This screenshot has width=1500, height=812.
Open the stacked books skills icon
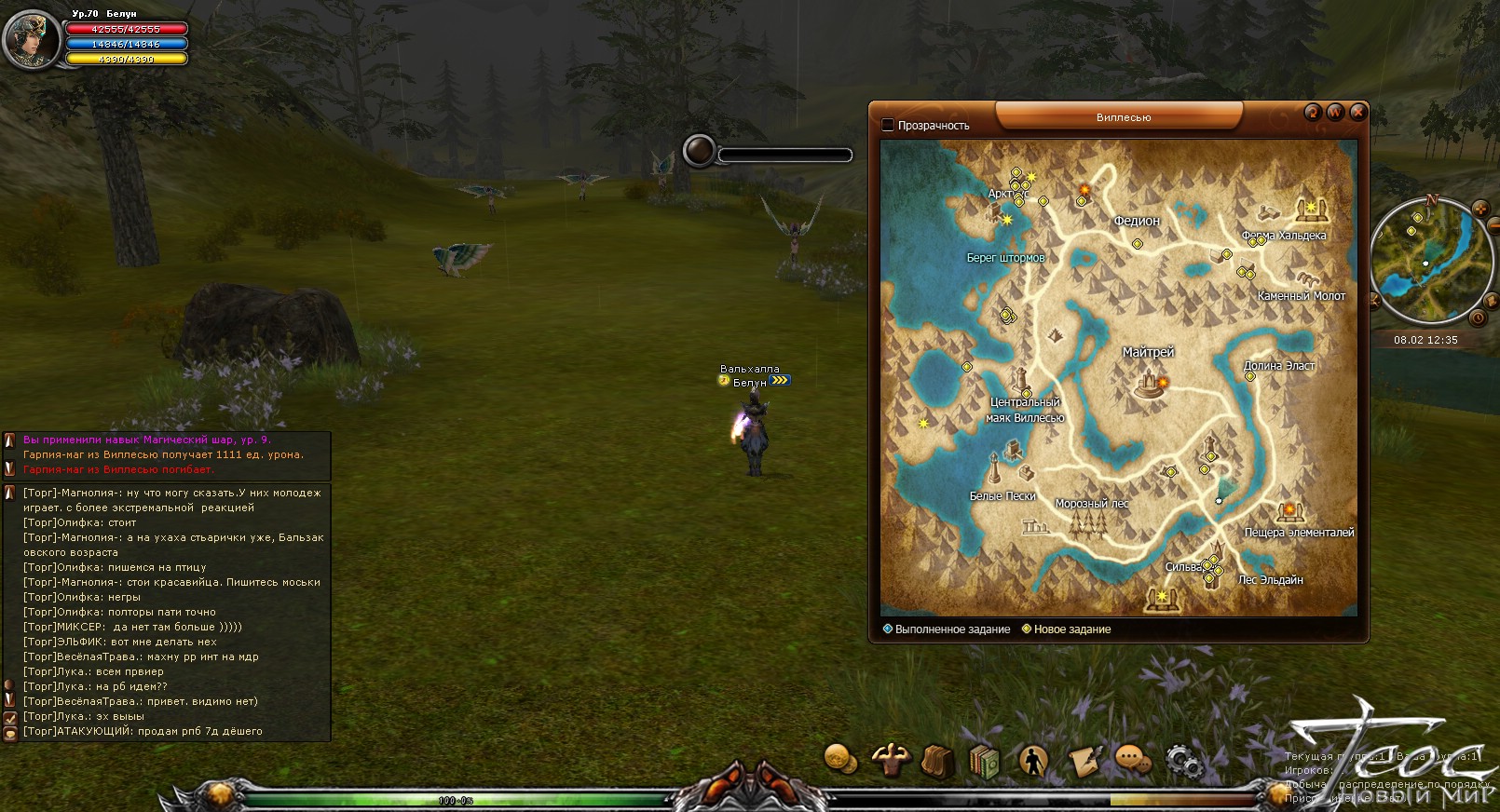(984, 761)
